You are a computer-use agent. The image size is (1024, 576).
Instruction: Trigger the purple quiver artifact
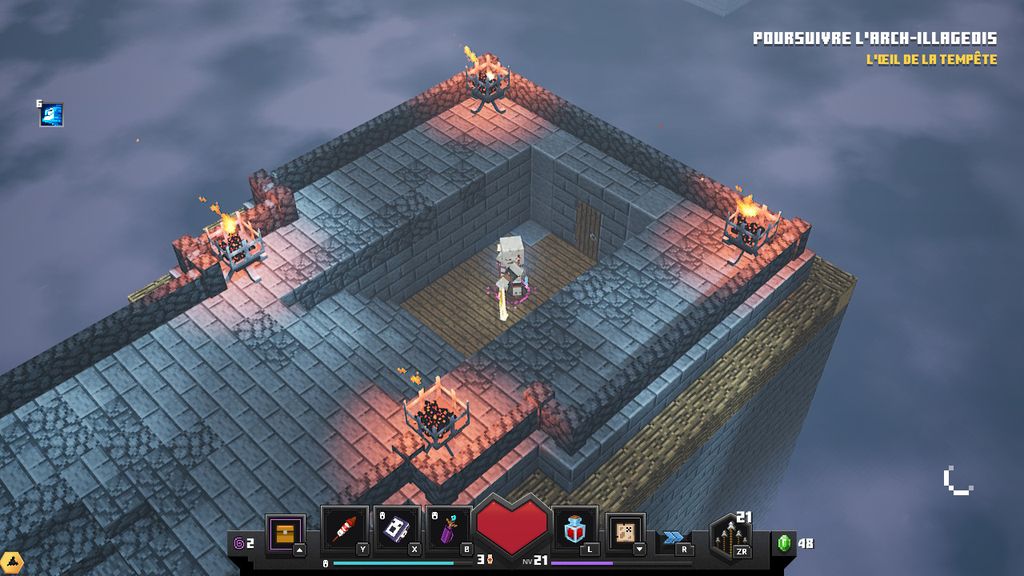449,529
